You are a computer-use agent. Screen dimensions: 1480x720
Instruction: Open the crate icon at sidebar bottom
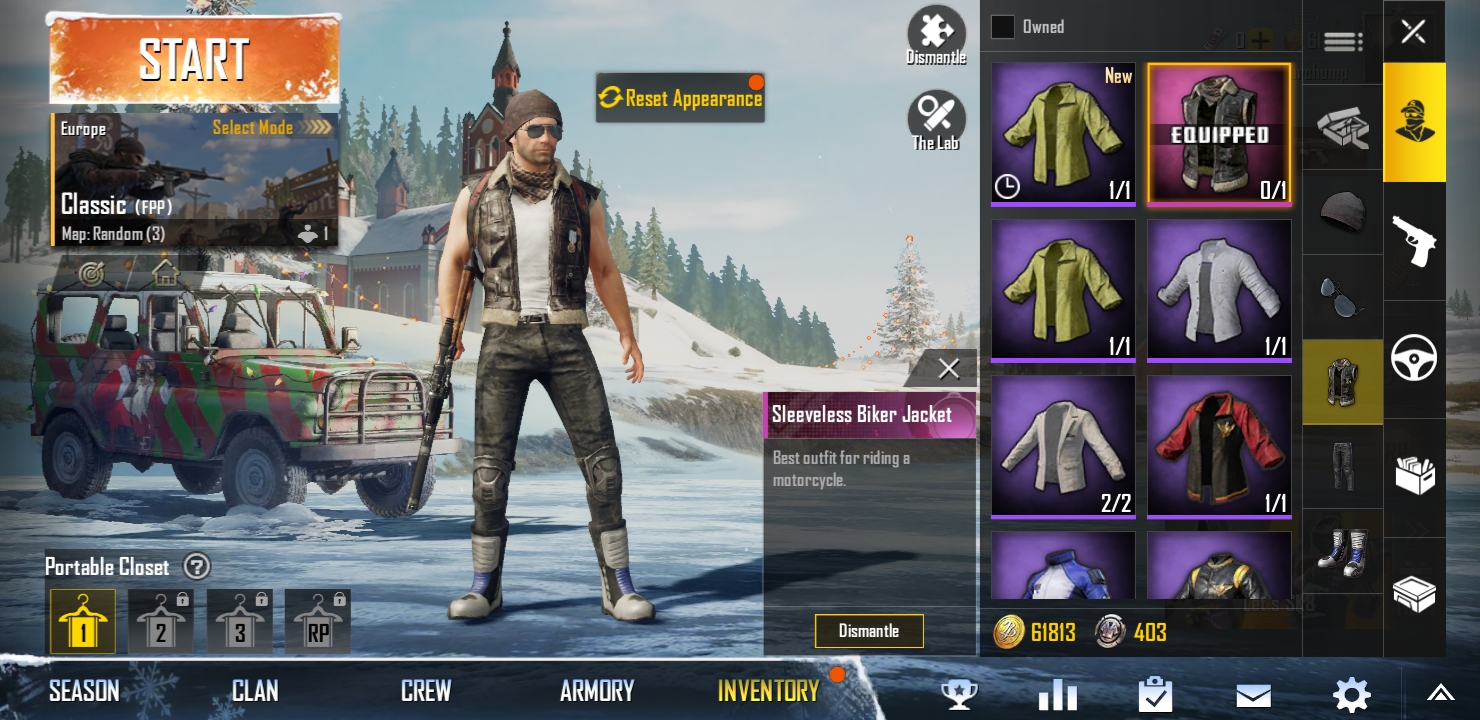1414,593
